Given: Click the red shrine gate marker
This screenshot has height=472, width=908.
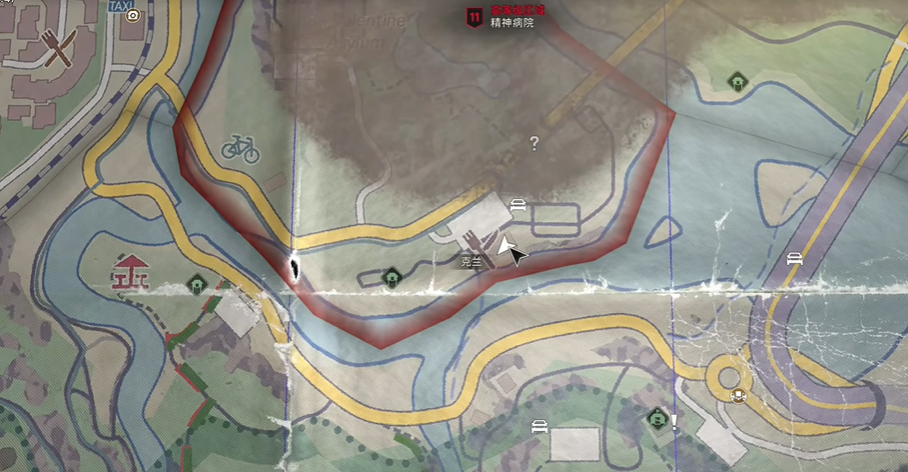Looking at the screenshot, I should point(128,270).
